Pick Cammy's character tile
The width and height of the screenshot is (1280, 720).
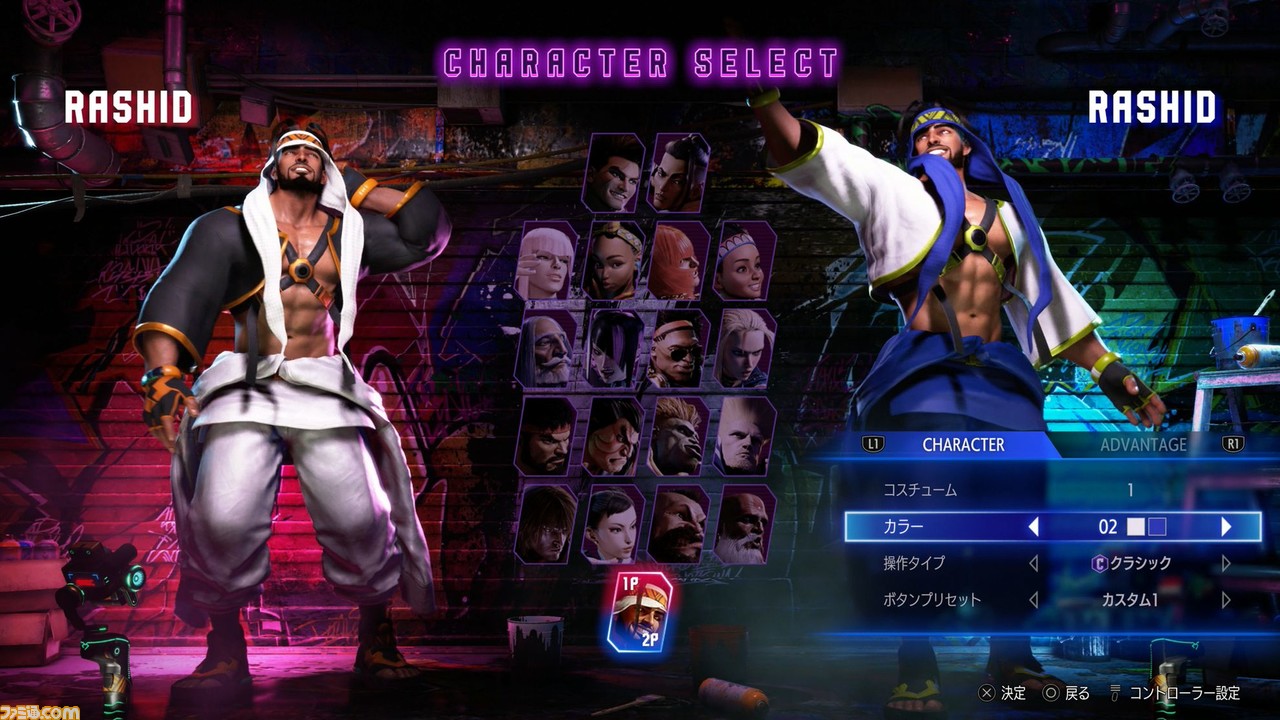[x=744, y=348]
